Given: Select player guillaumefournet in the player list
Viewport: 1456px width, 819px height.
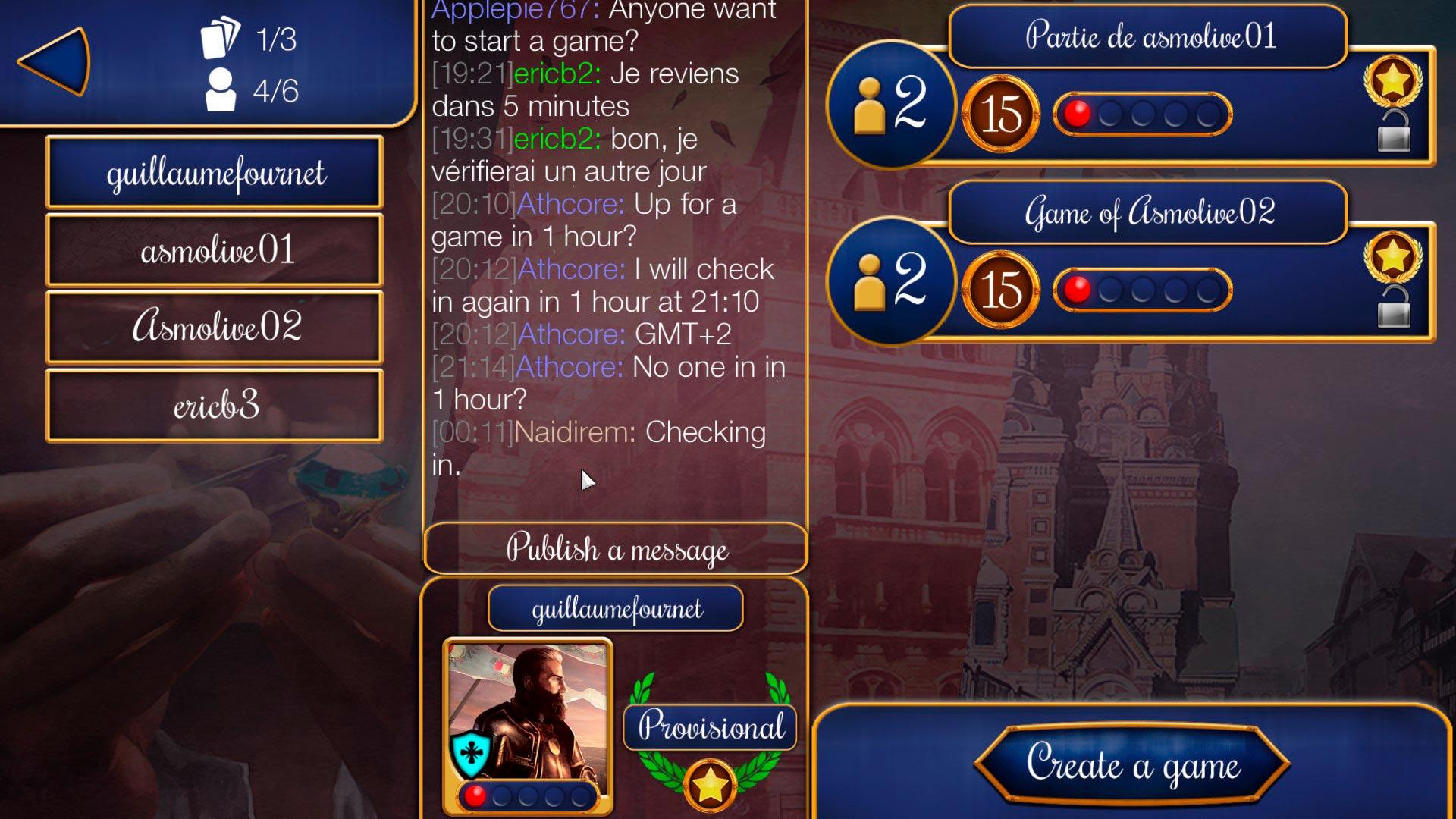Looking at the screenshot, I should [215, 173].
